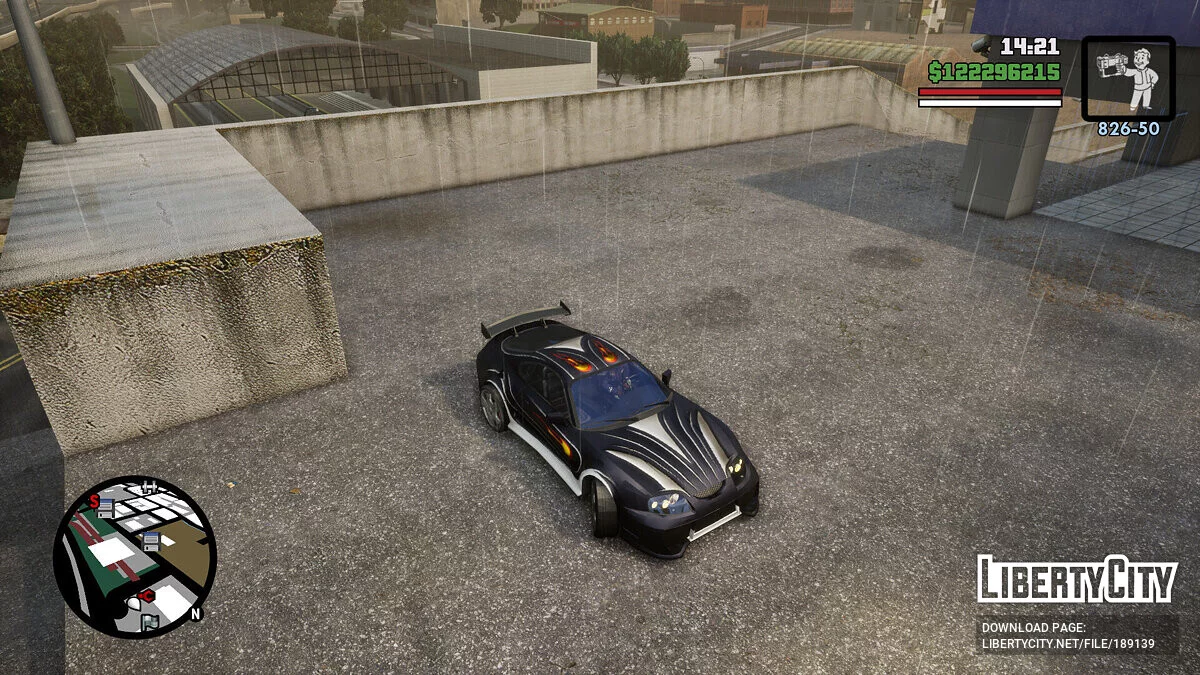Select the checkered race flag blip
1200x675 pixels.
coord(149,623)
